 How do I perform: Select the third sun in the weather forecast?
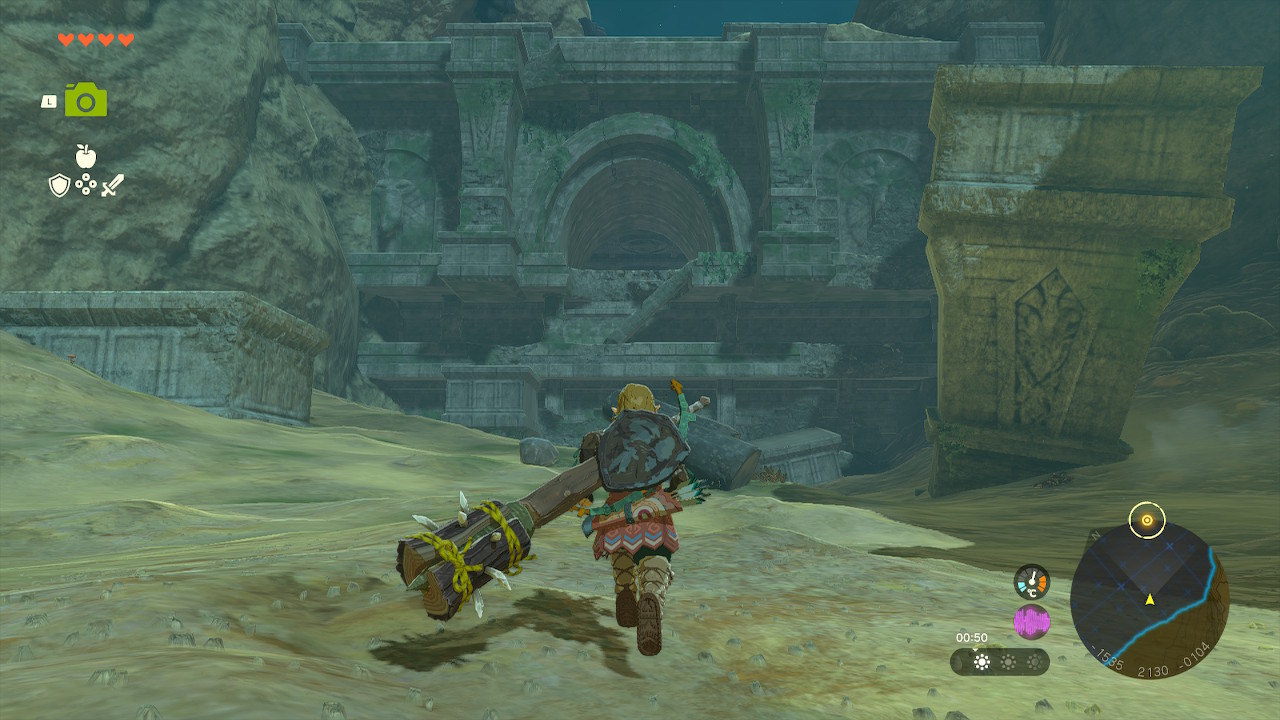[1034, 662]
